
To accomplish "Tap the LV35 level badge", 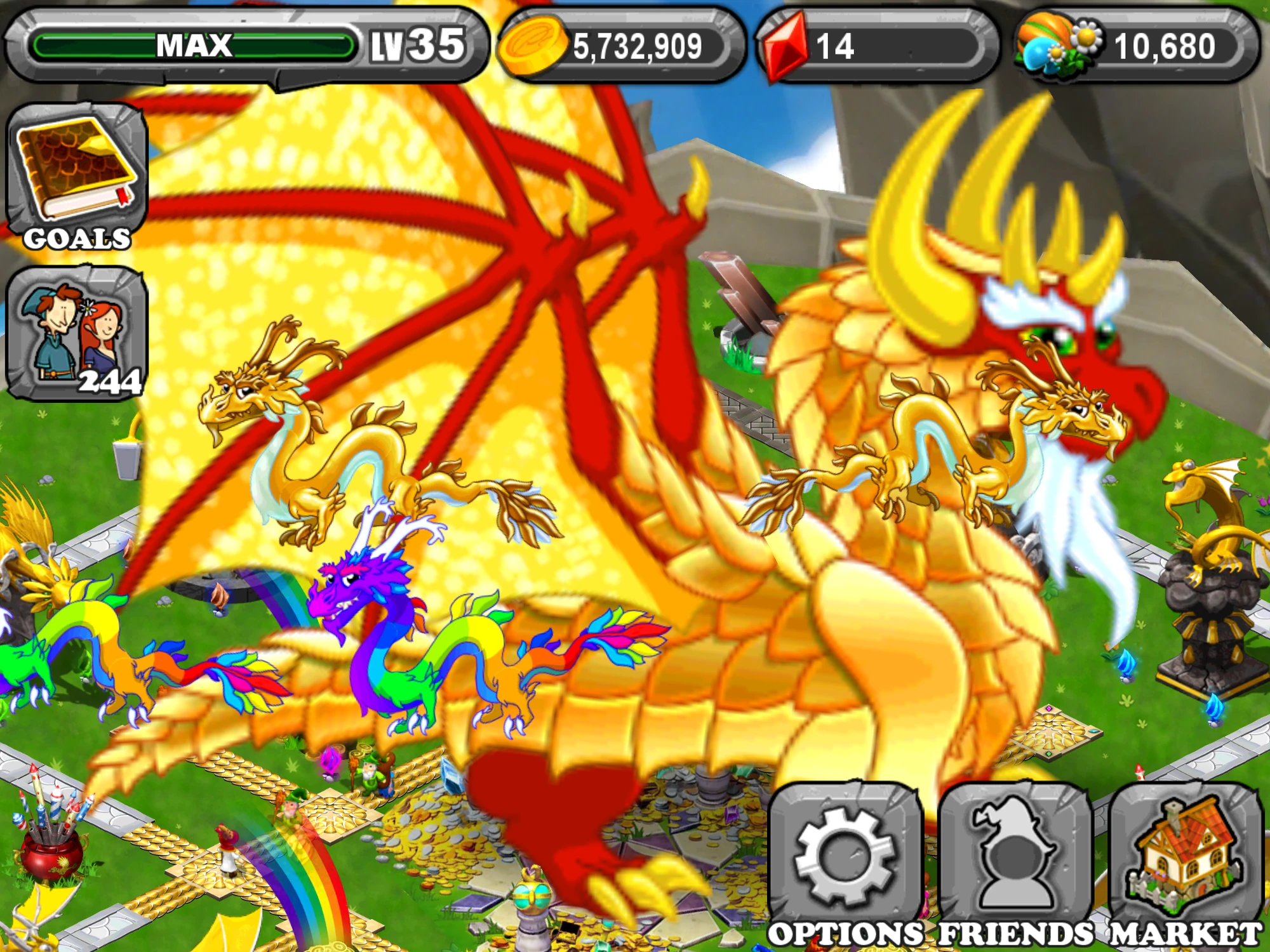I will point(416,44).
